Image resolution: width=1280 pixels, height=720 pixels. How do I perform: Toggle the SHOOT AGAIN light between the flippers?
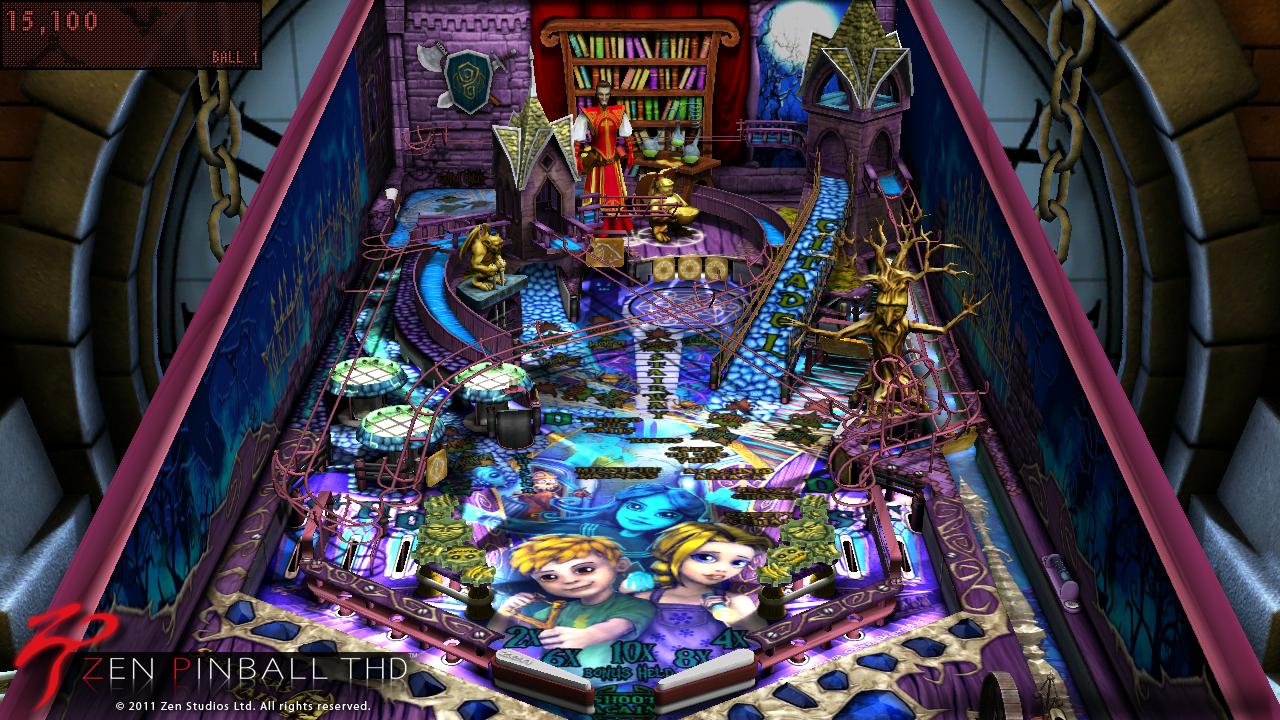click(625, 702)
